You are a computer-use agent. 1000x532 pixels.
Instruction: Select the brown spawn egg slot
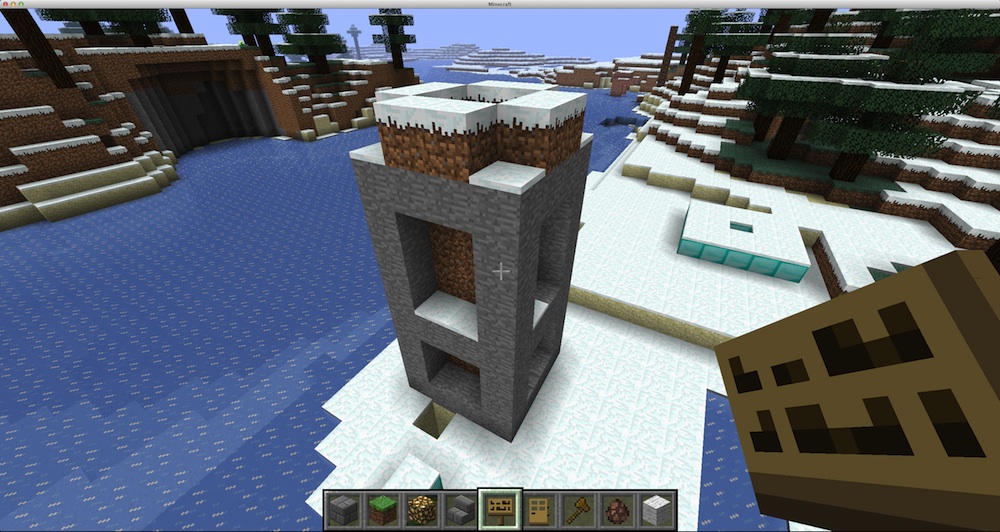pyautogui.click(x=615, y=510)
